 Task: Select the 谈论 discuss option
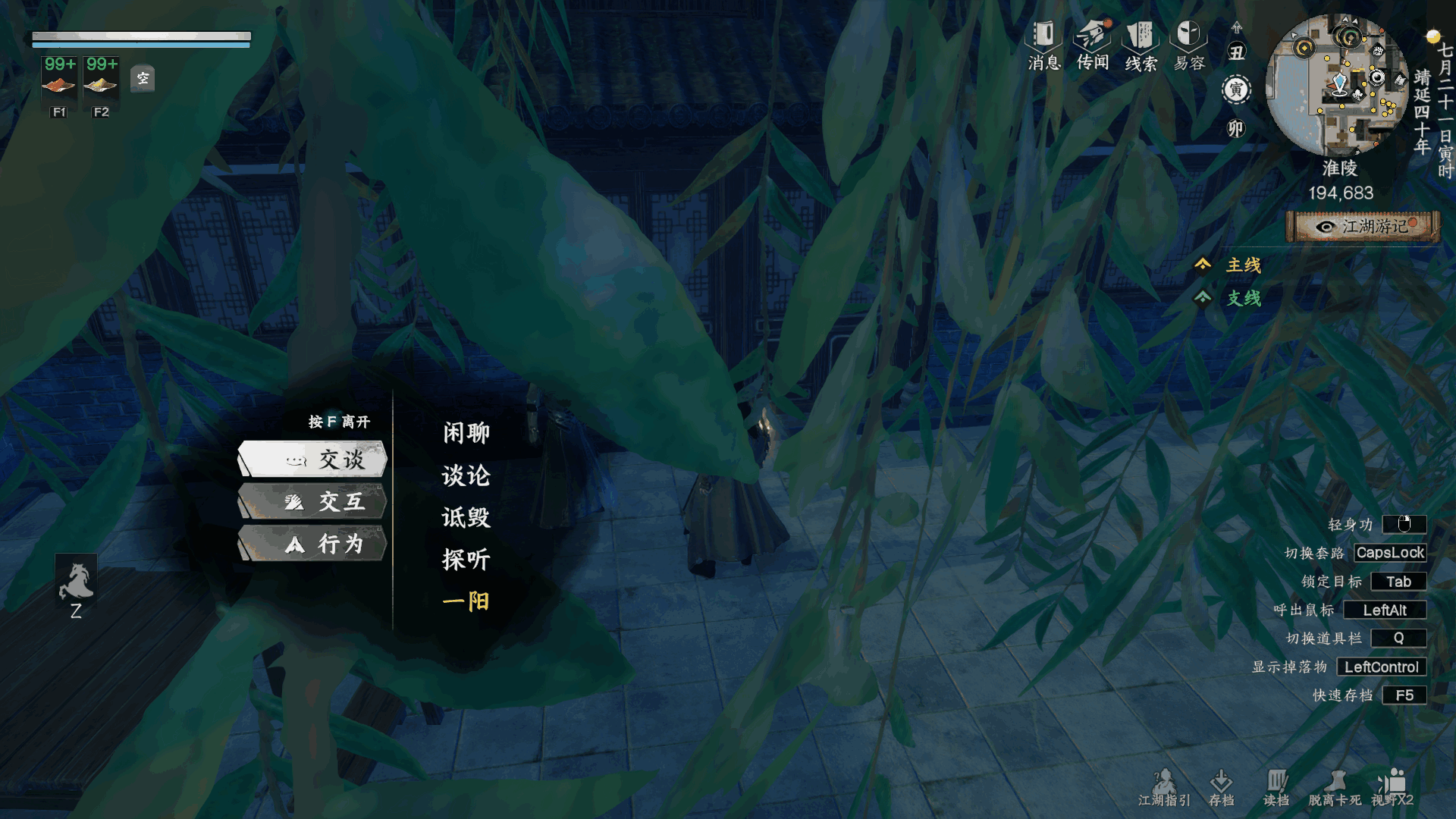click(x=466, y=475)
